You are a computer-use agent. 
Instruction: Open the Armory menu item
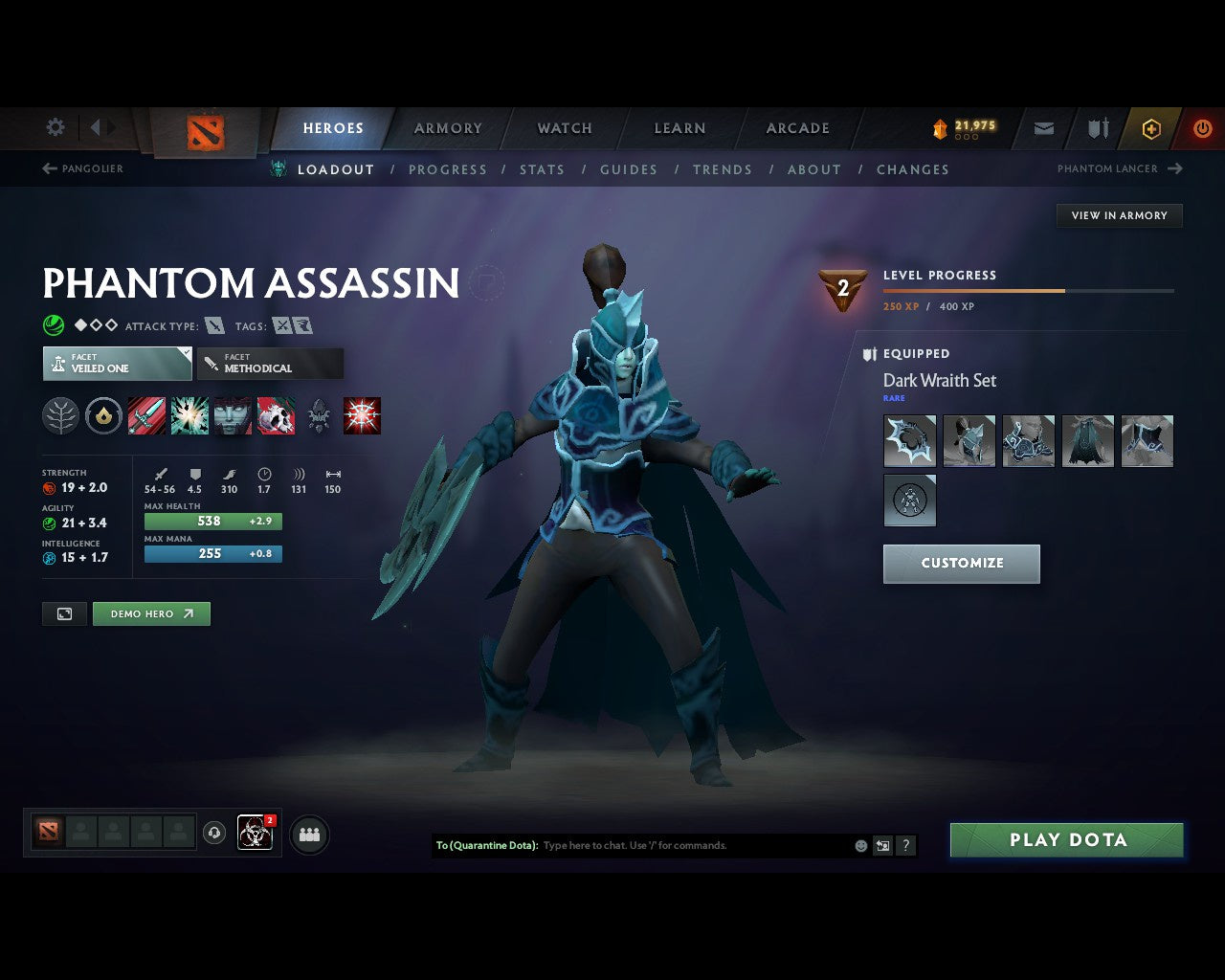click(447, 128)
